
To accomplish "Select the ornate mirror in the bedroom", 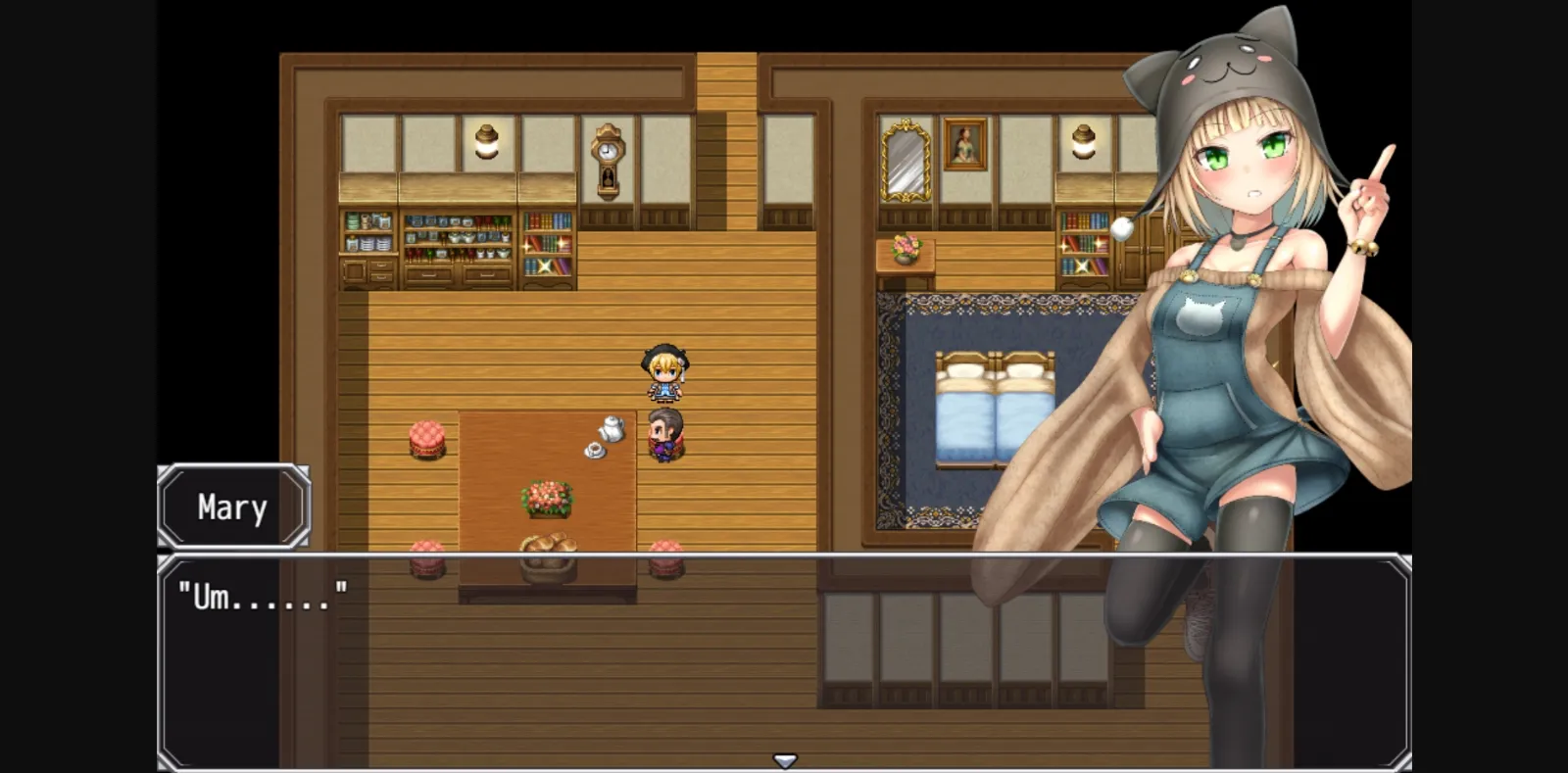I will (x=906, y=159).
